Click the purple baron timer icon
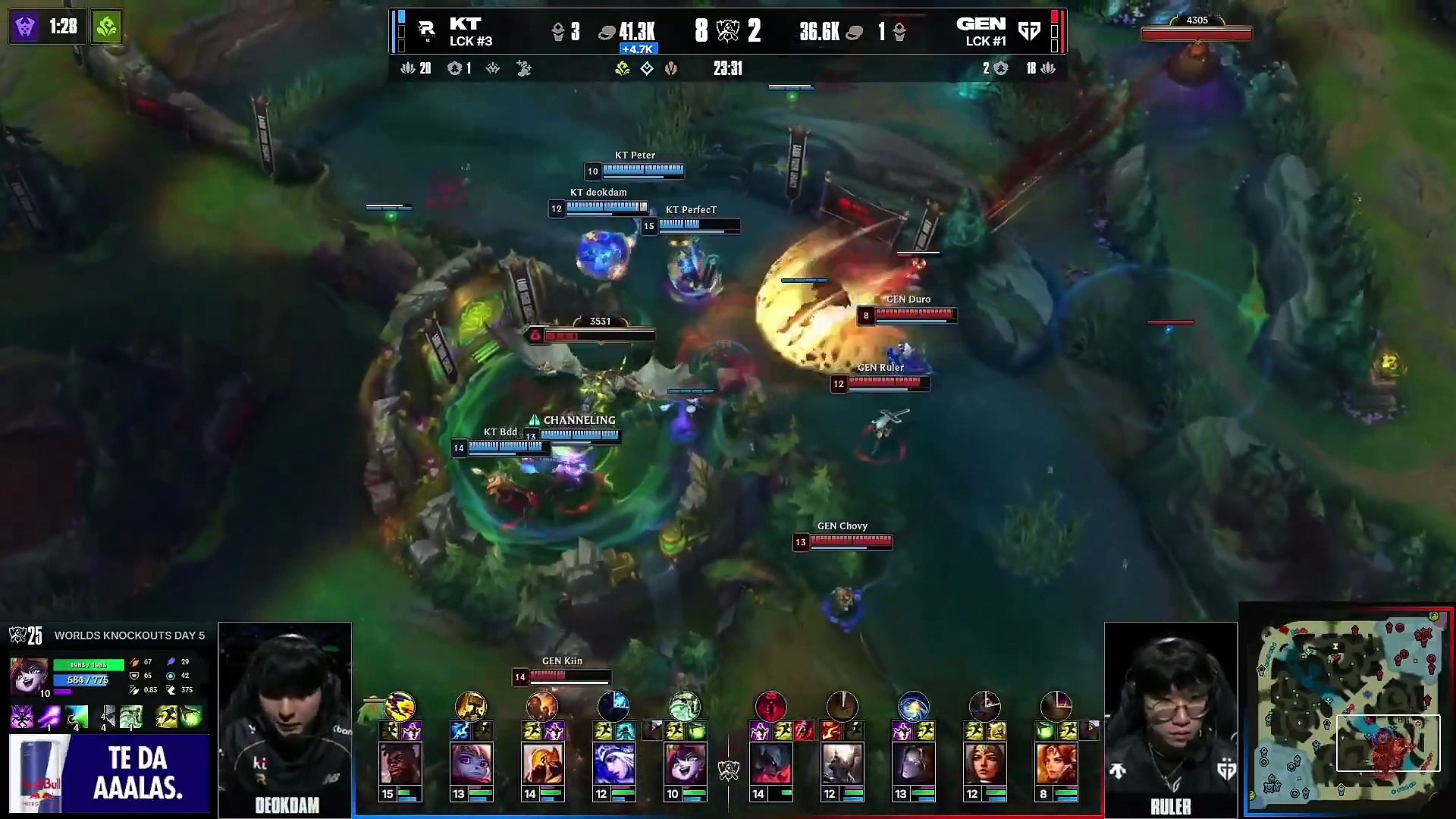This screenshot has height=819, width=1456. pyautogui.click(x=25, y=27)
